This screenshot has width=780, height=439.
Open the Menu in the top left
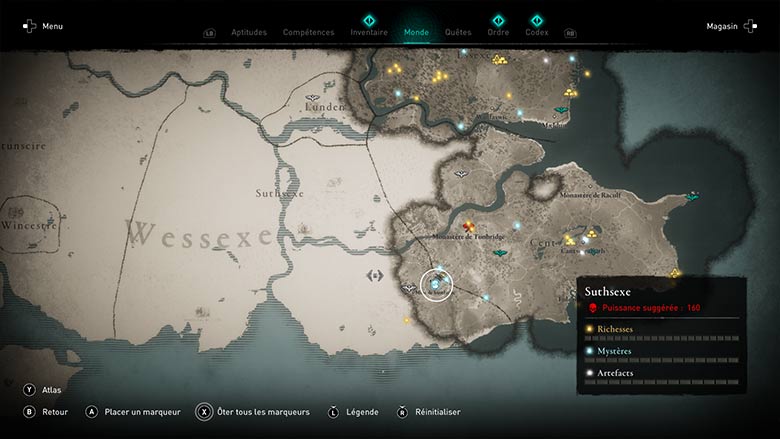[42, 26]
